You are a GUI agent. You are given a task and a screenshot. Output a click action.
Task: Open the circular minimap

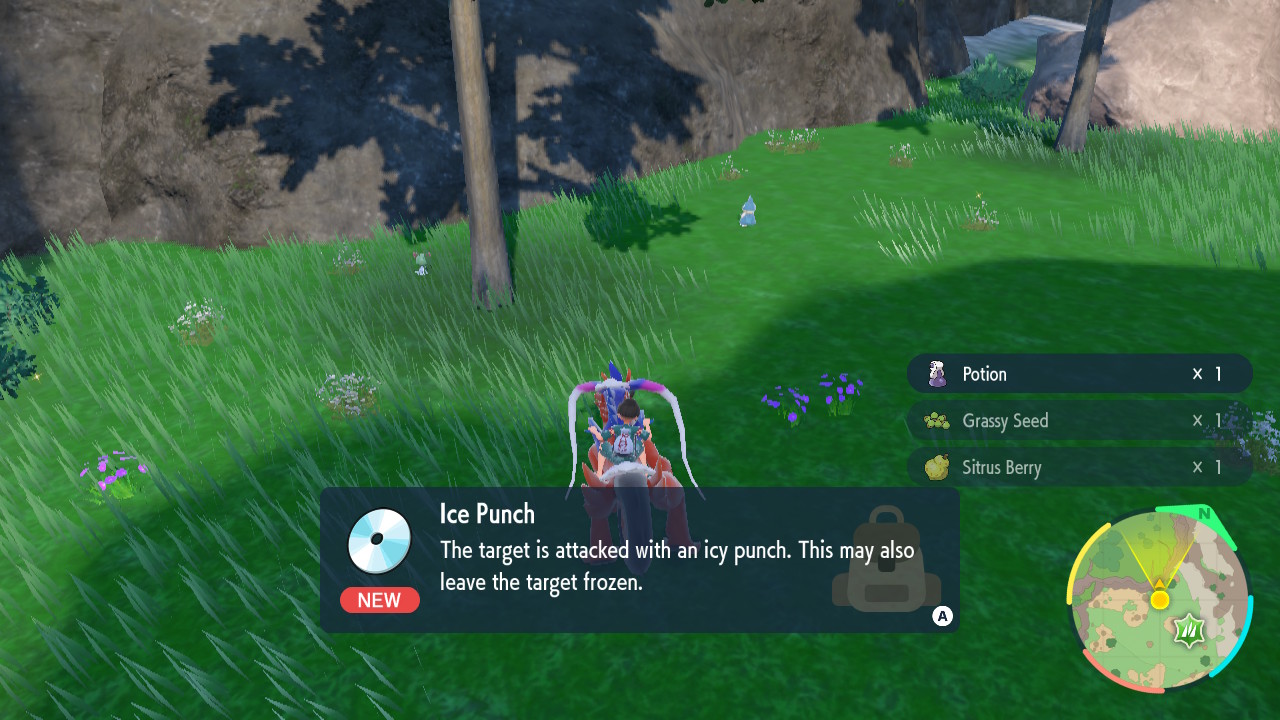point(1159,601)
